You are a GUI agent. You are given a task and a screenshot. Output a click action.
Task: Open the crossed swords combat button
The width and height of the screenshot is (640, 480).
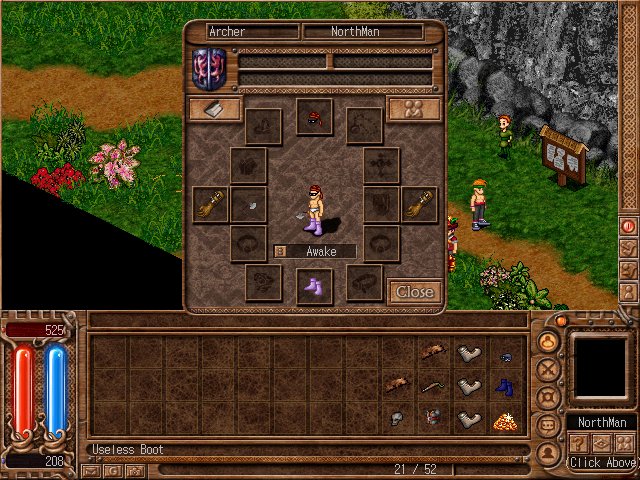click(547, 368)
